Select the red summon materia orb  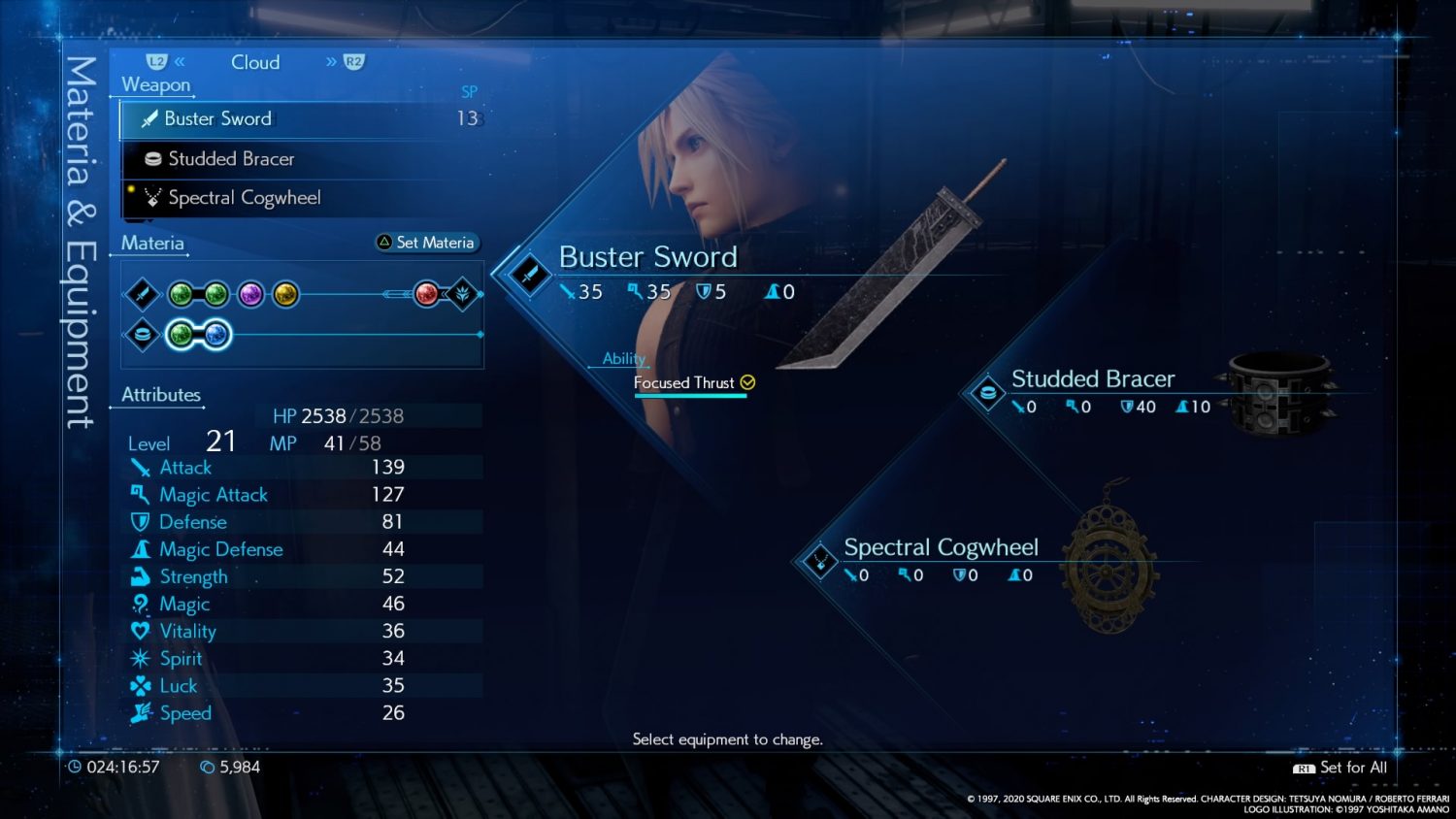pos(426,294)
